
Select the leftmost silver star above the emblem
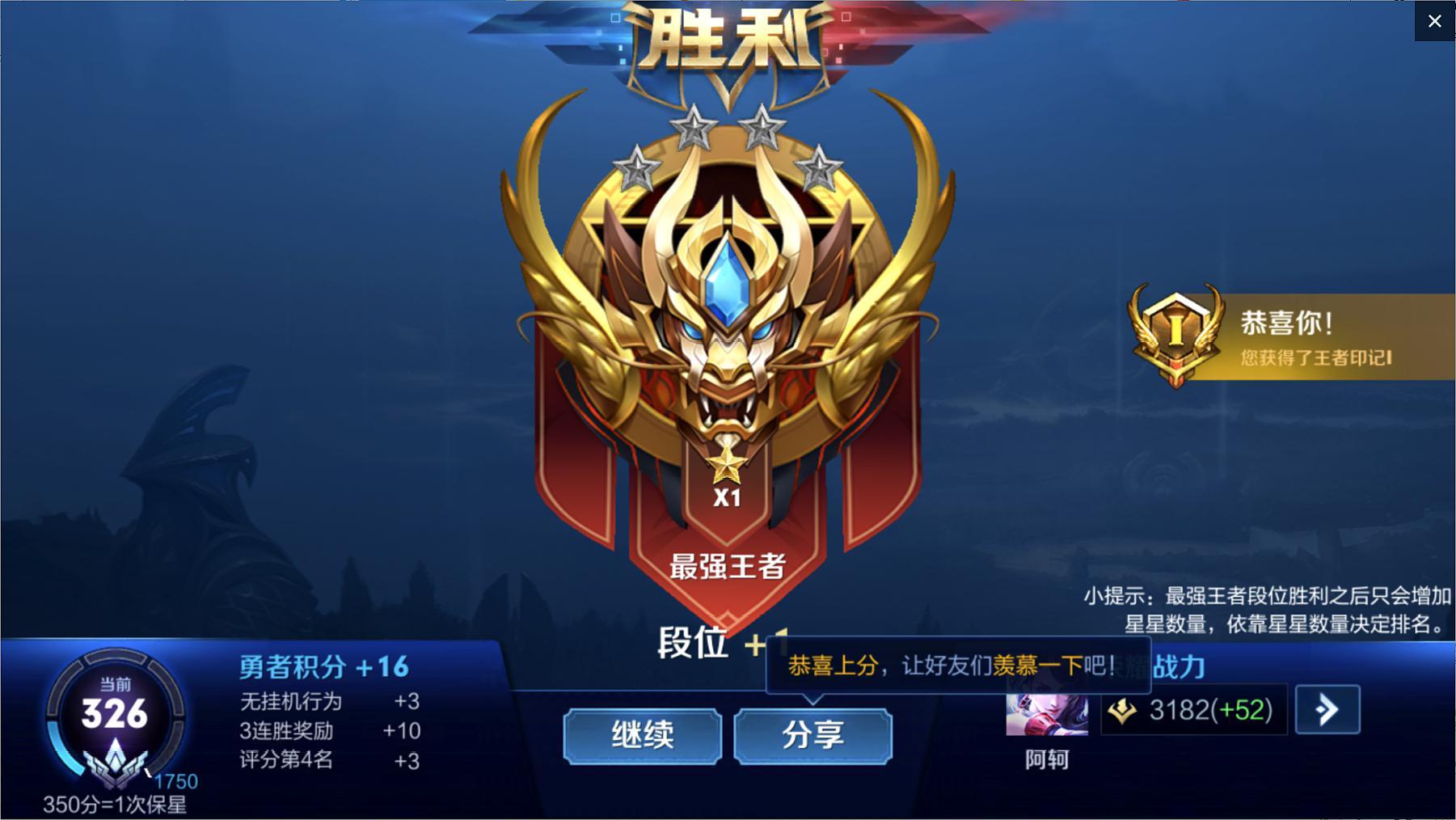pos(638,167)
